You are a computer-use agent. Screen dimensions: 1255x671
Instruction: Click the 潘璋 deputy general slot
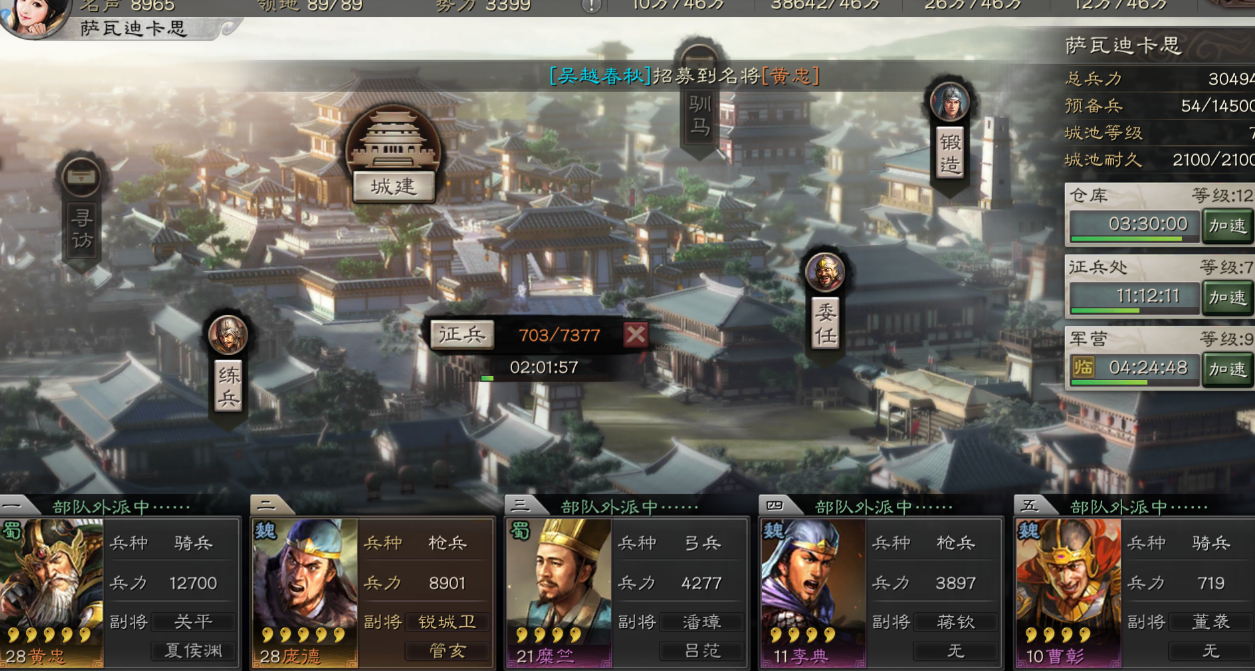pyautogui.click(x=701, y=622)
